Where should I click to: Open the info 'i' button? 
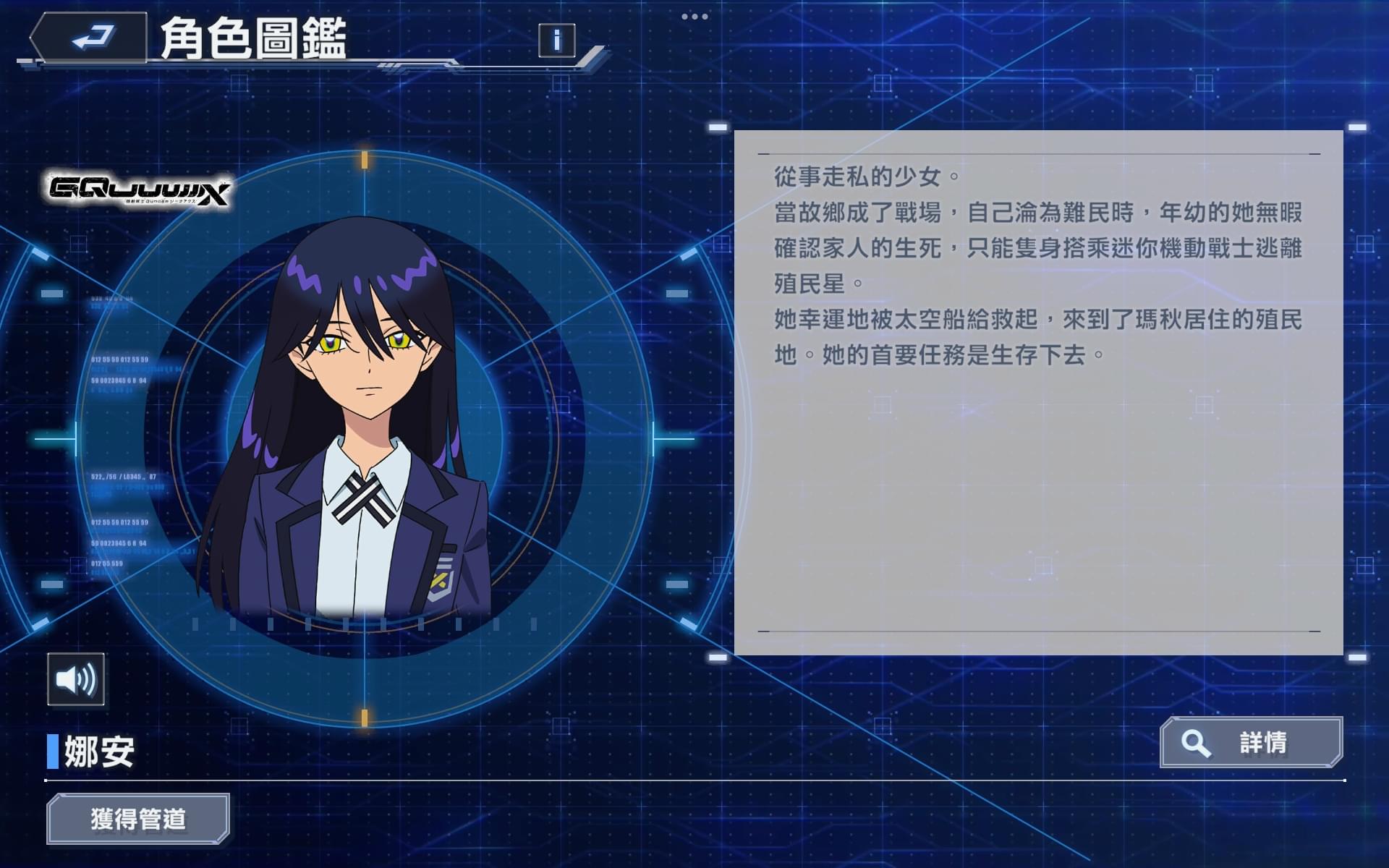pyautogui.click(x=556, y=40)
